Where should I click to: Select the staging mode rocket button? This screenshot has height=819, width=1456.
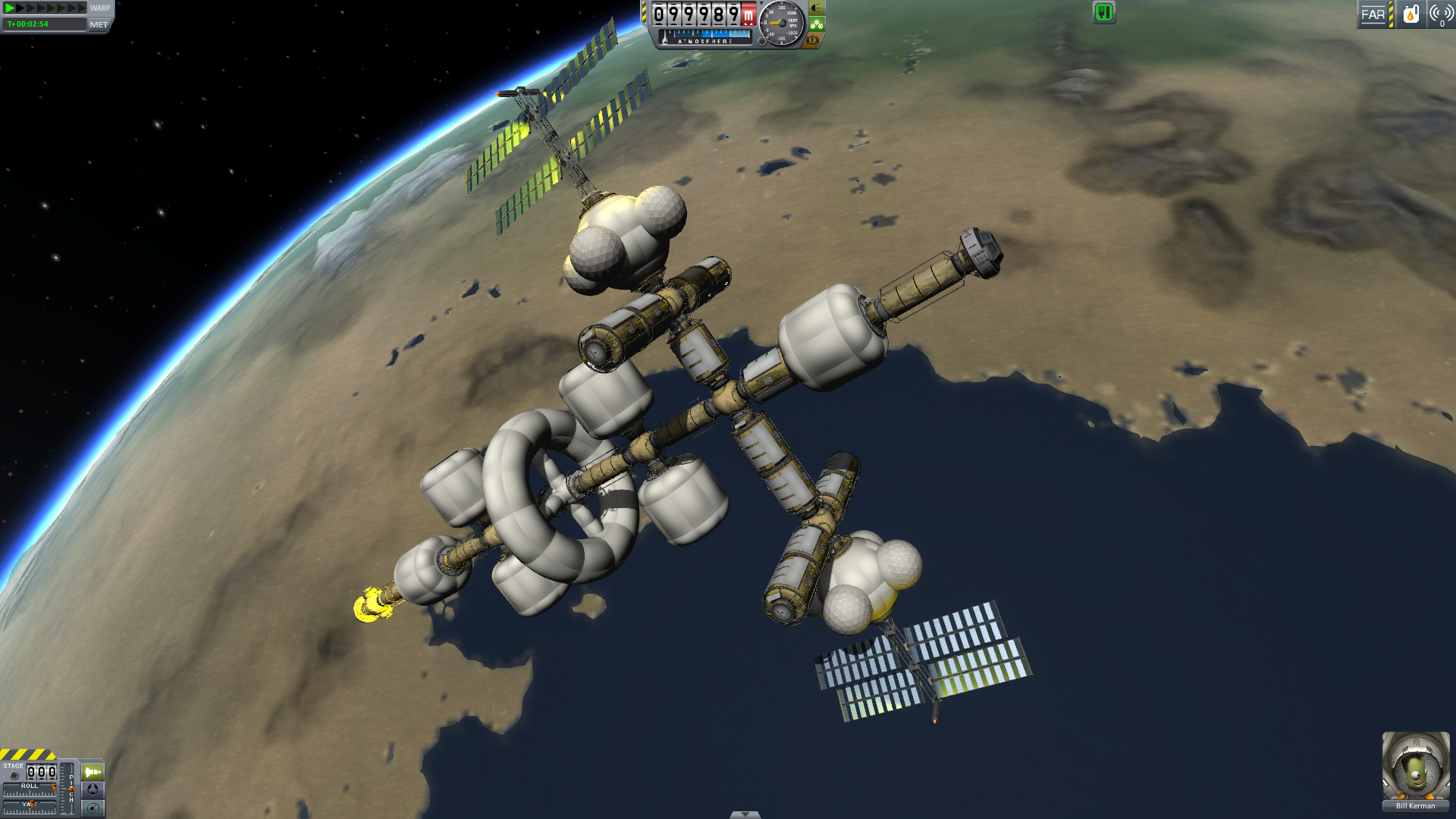[x=93, y=772]
